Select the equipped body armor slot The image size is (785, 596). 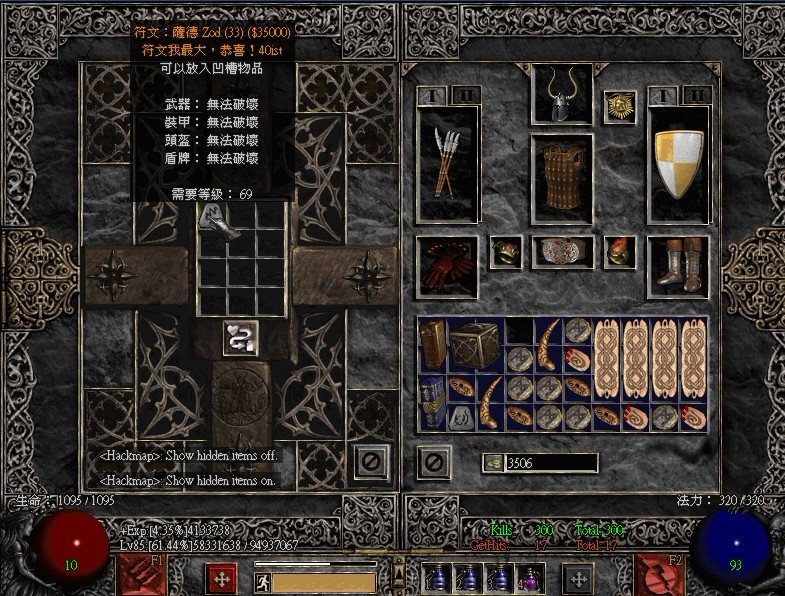(x=561, y=179)
